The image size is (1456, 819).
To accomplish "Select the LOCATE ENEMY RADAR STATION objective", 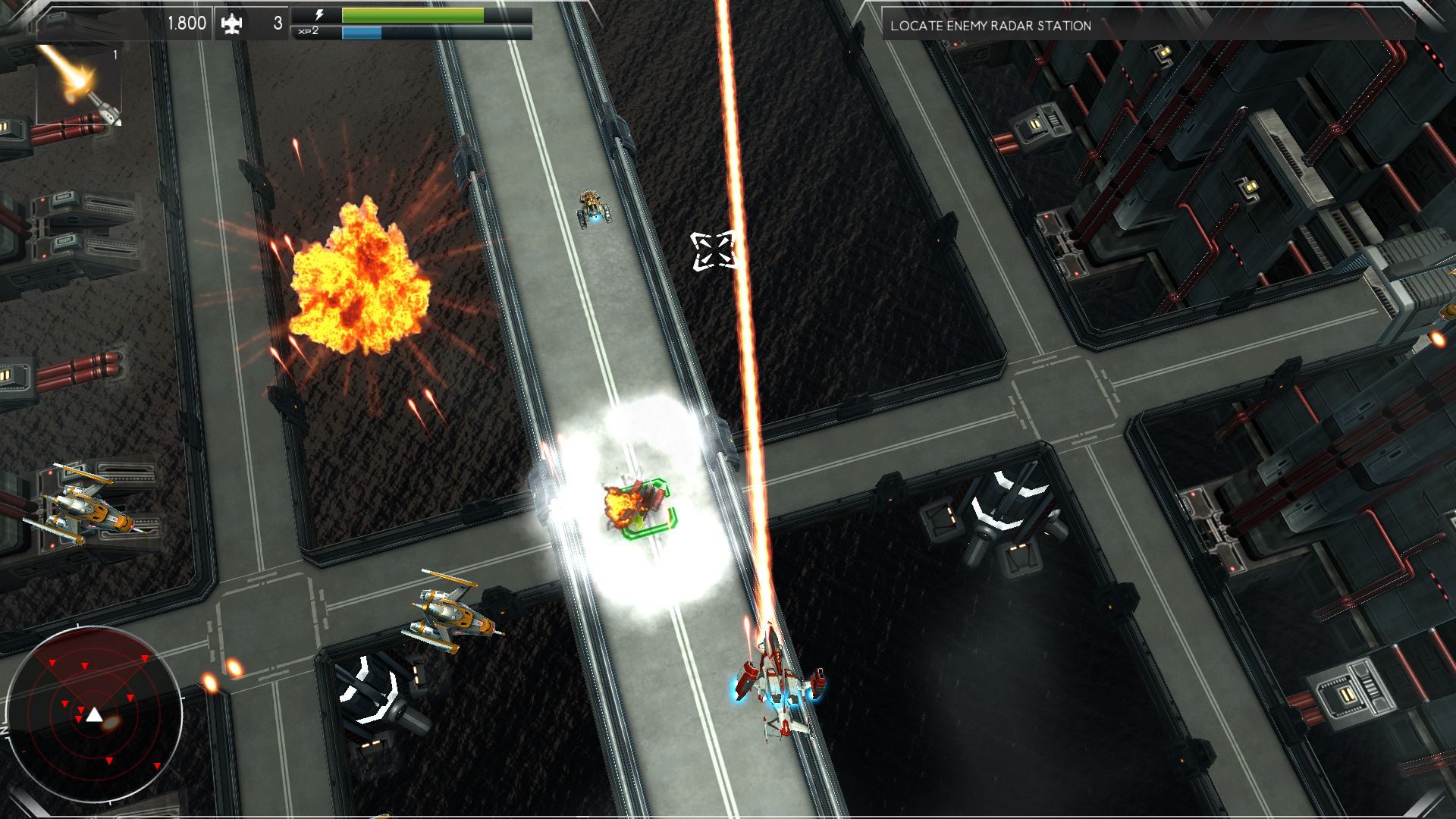I will click(x=990, y=25).
